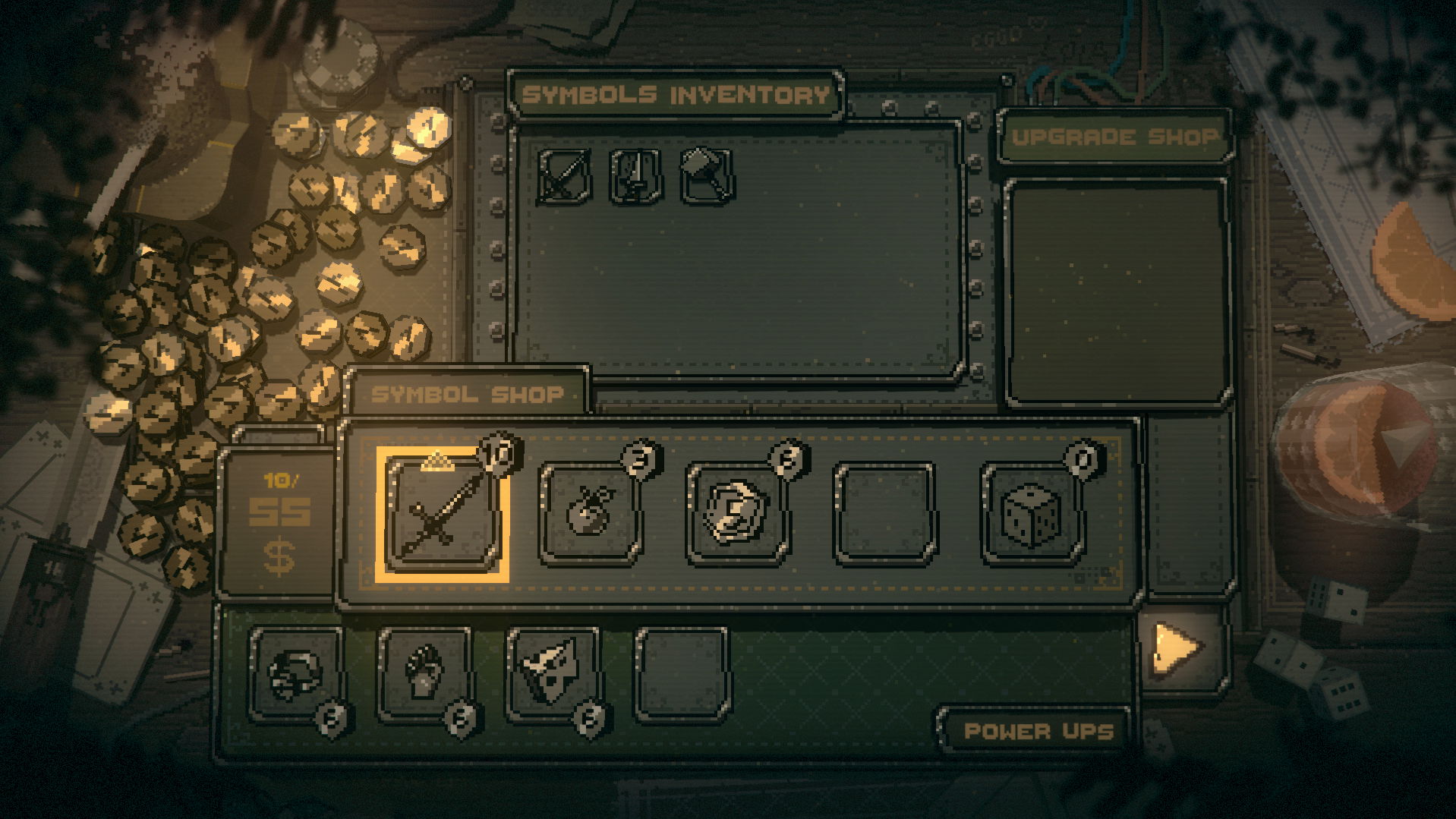This screenshot has height=819, width=1456.
Task: Open the Power Ups section label
Action: pos(1038,731)
